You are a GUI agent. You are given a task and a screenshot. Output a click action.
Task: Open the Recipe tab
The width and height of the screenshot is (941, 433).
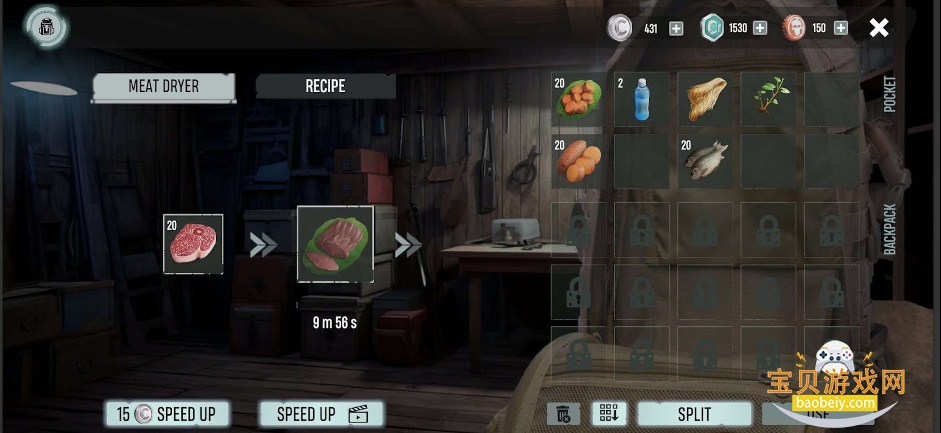[325, 87]
